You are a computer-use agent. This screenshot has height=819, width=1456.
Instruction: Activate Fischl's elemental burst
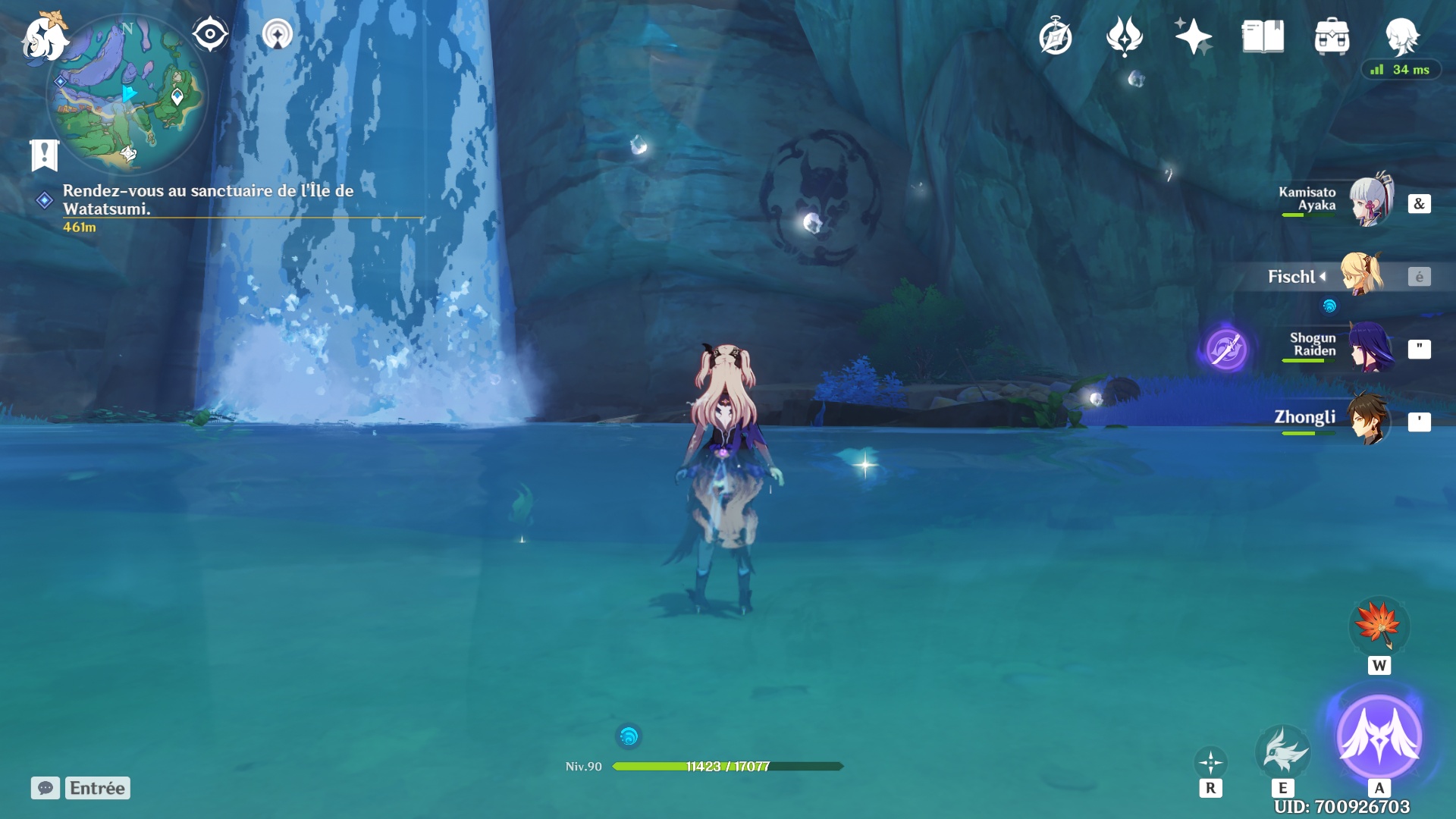[1379, 736]
